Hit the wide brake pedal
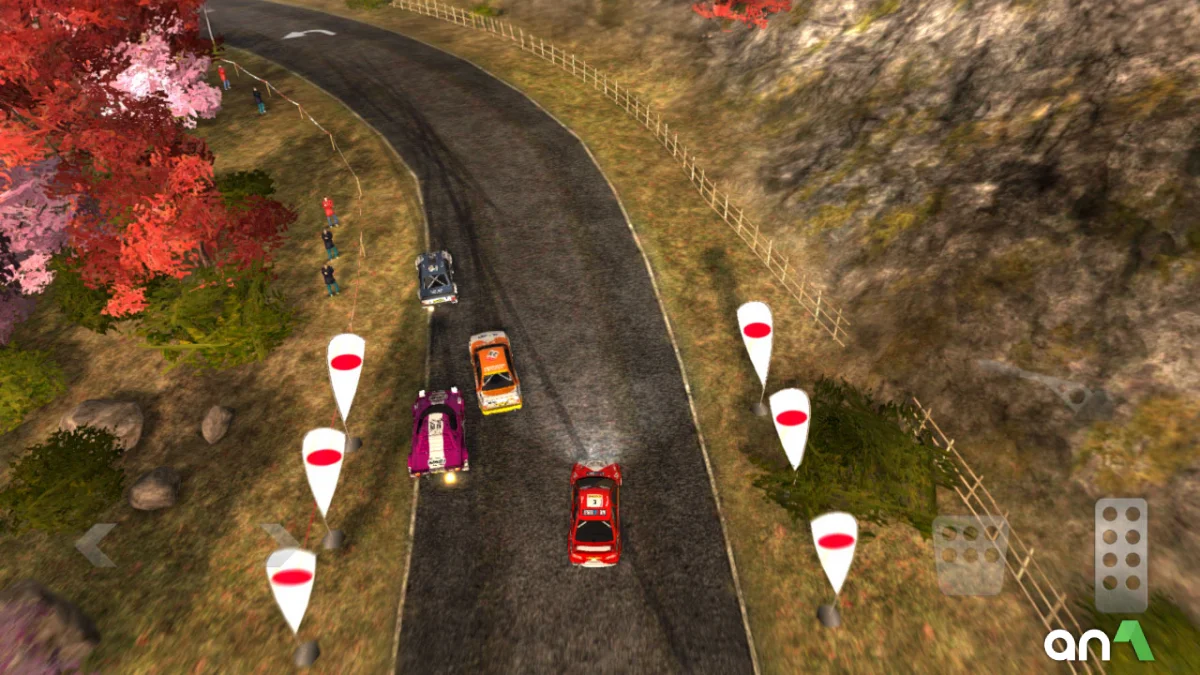This screenshot has width=1200, height=675. [969, 555]
